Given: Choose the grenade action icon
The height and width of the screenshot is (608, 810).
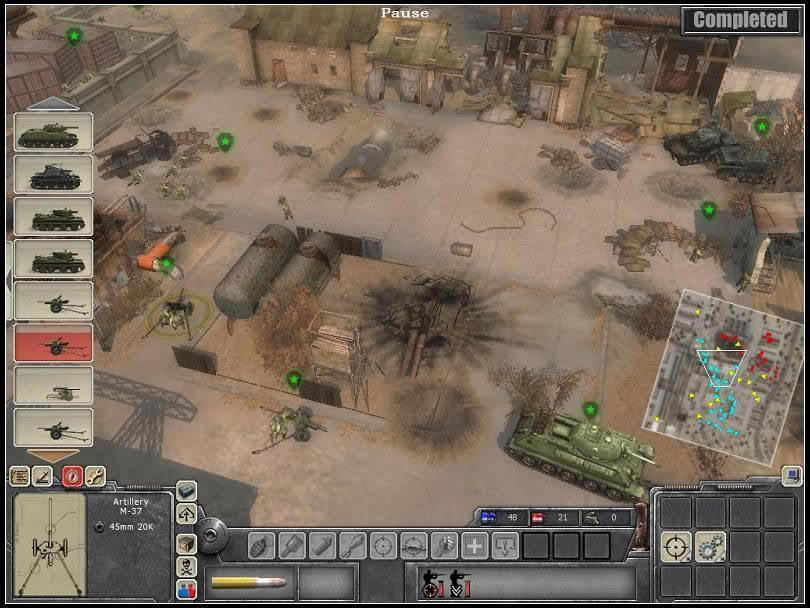Looking at the screenshot, I should [262, 546].
